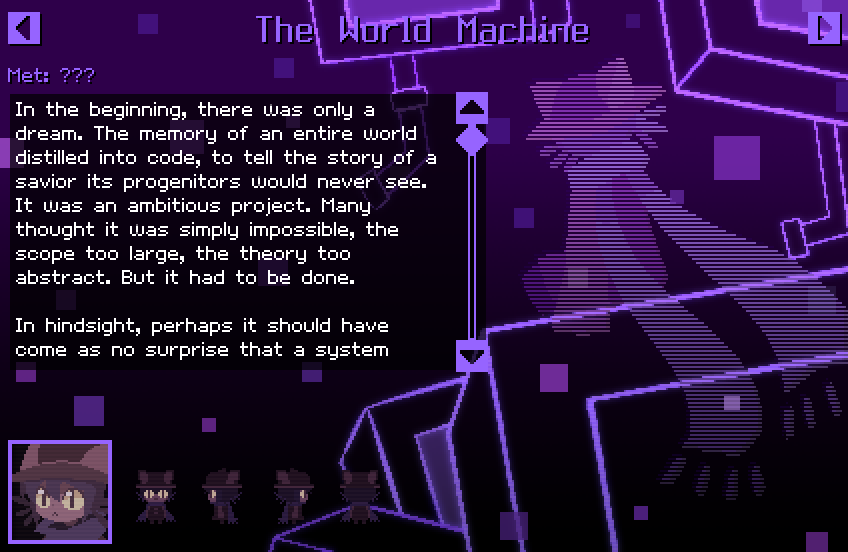Advance to the next character entry
Screen dimensions: 848x552
click(x=824, y=28)
